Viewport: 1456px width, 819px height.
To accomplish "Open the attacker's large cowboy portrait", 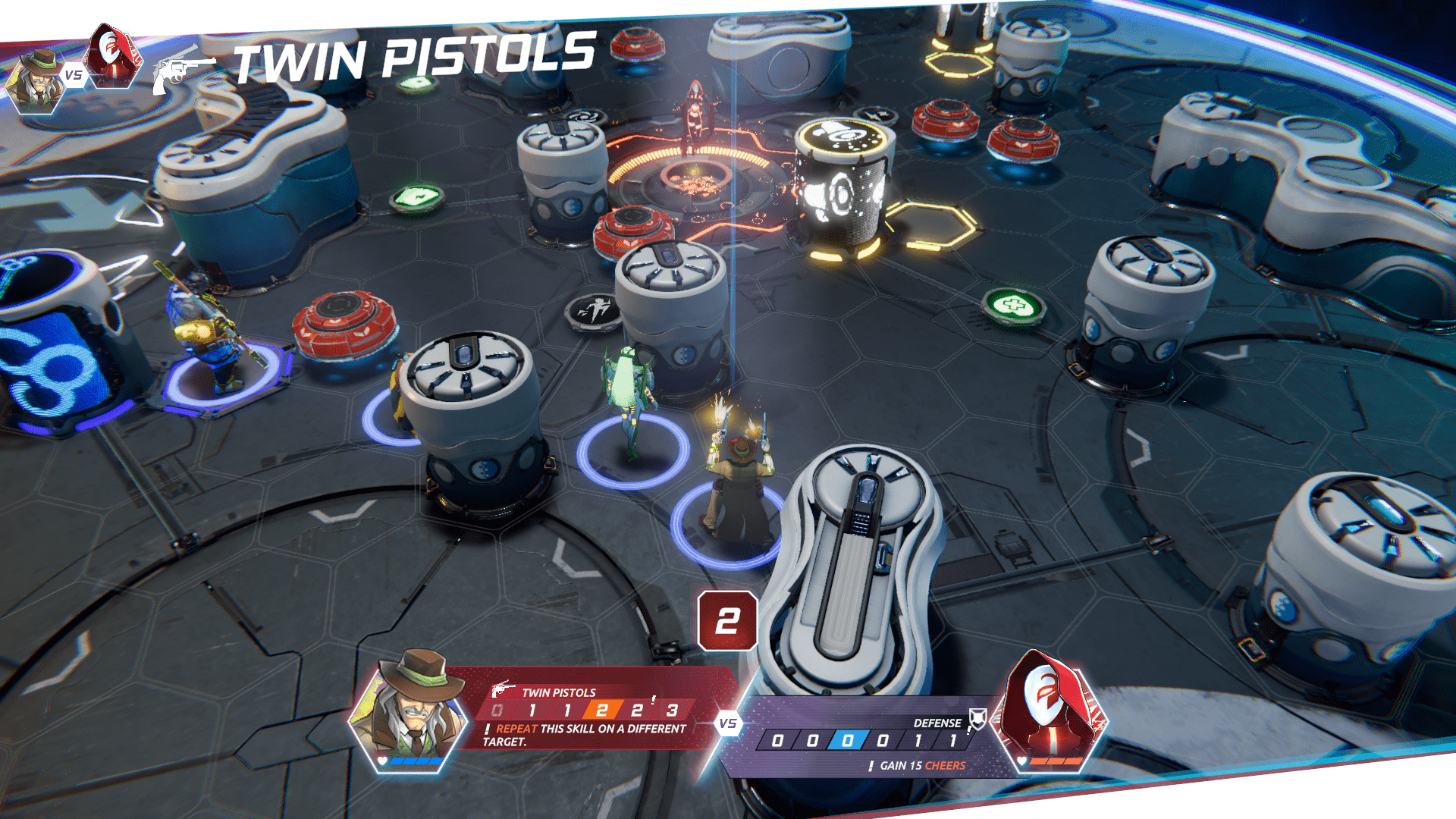I will point(411,714).
